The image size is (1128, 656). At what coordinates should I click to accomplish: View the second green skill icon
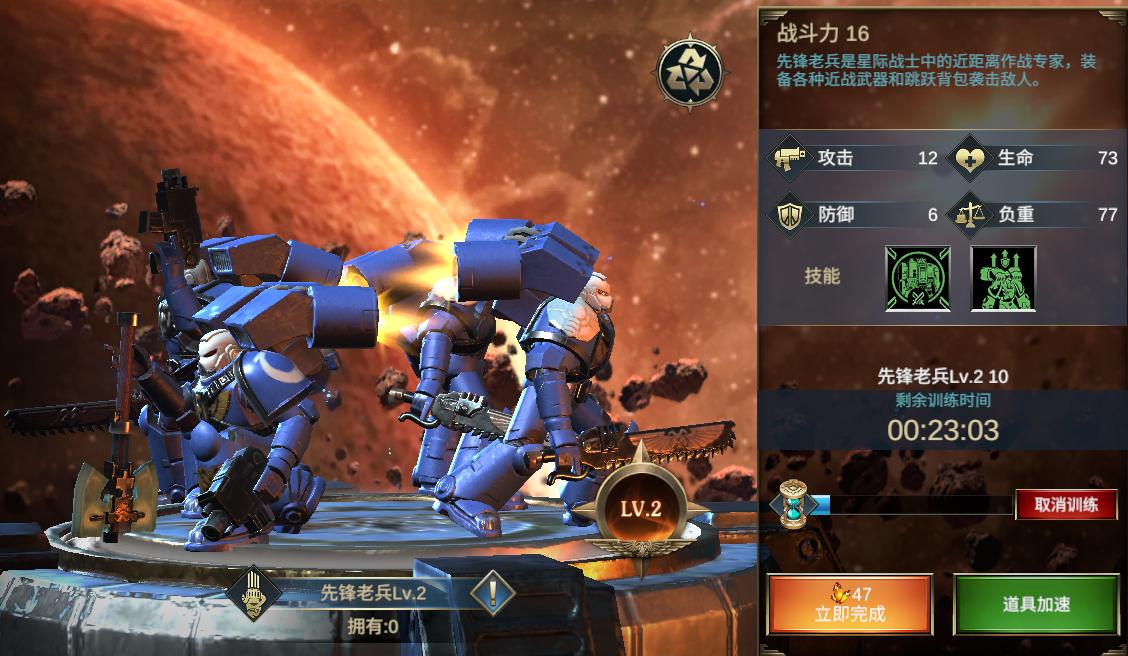1002,277
